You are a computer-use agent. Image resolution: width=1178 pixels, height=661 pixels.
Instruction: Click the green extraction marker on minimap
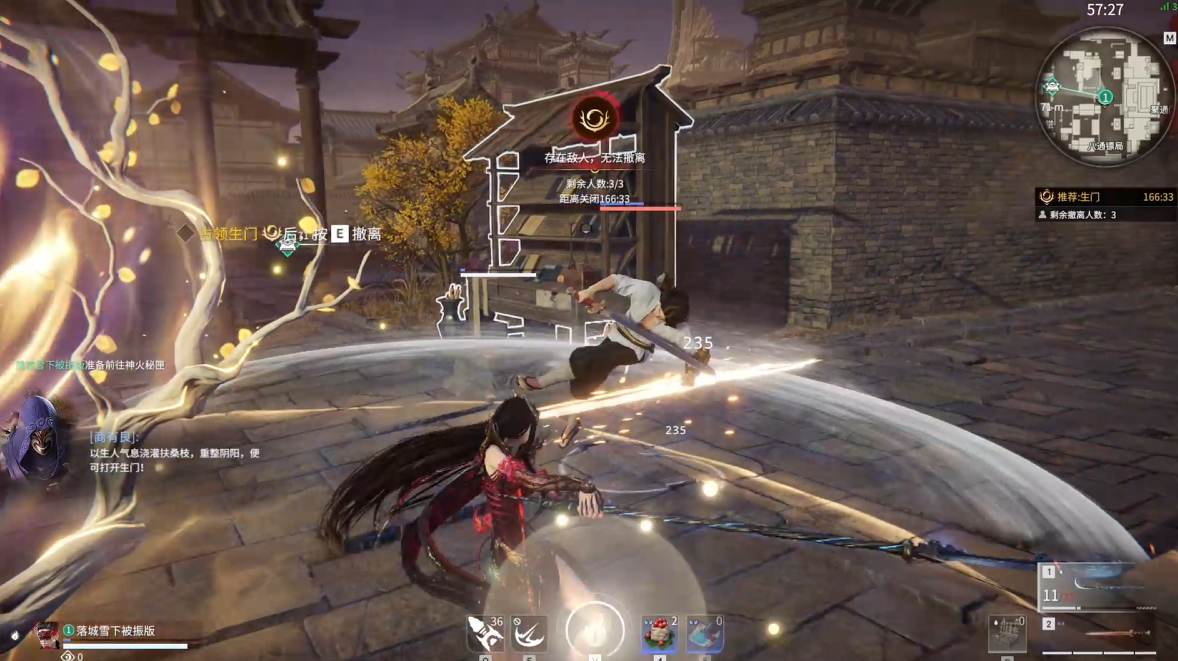coord(1105,97)
